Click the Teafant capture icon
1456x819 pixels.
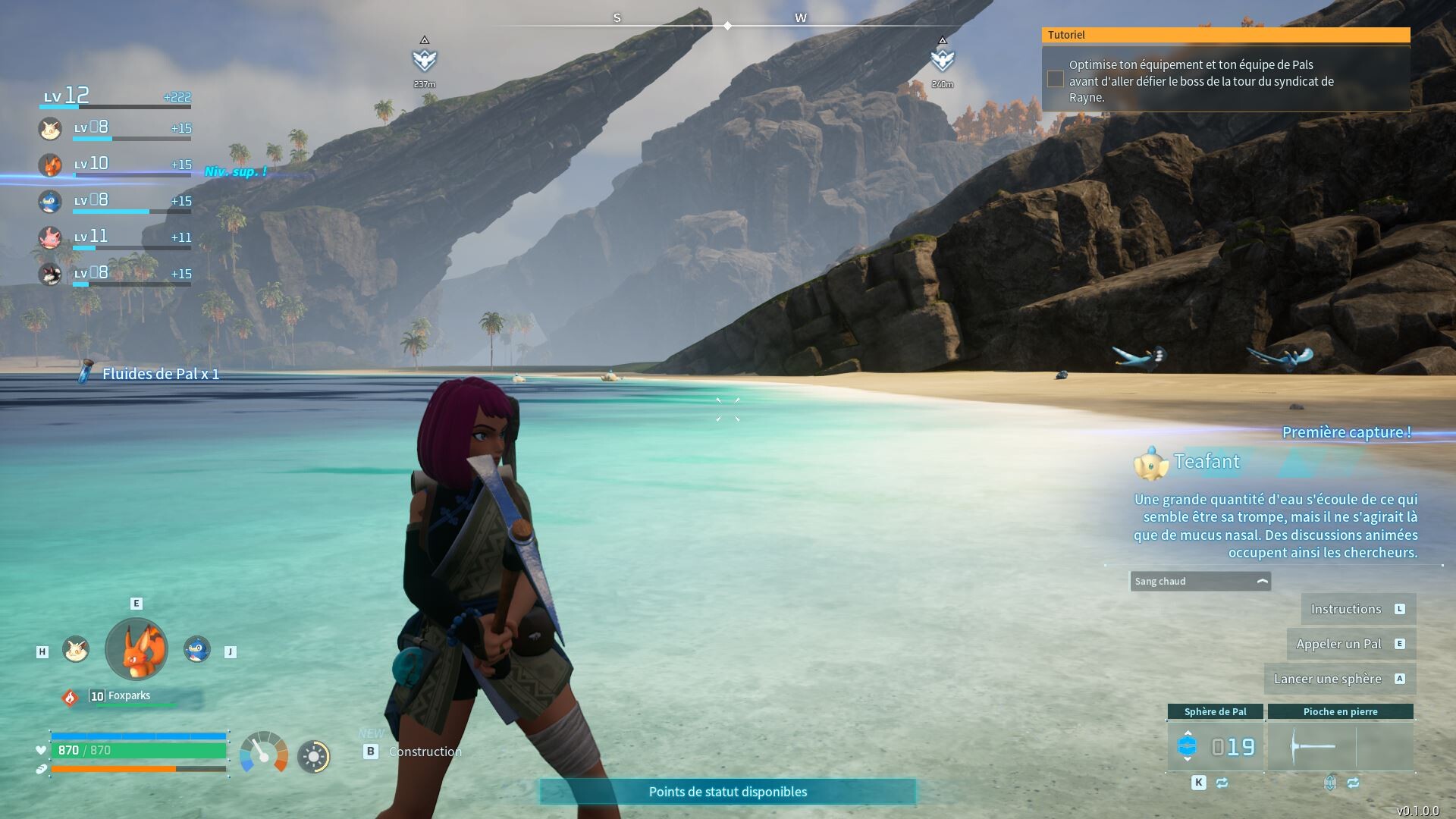pyautogui.click(x=1150, y=463)
